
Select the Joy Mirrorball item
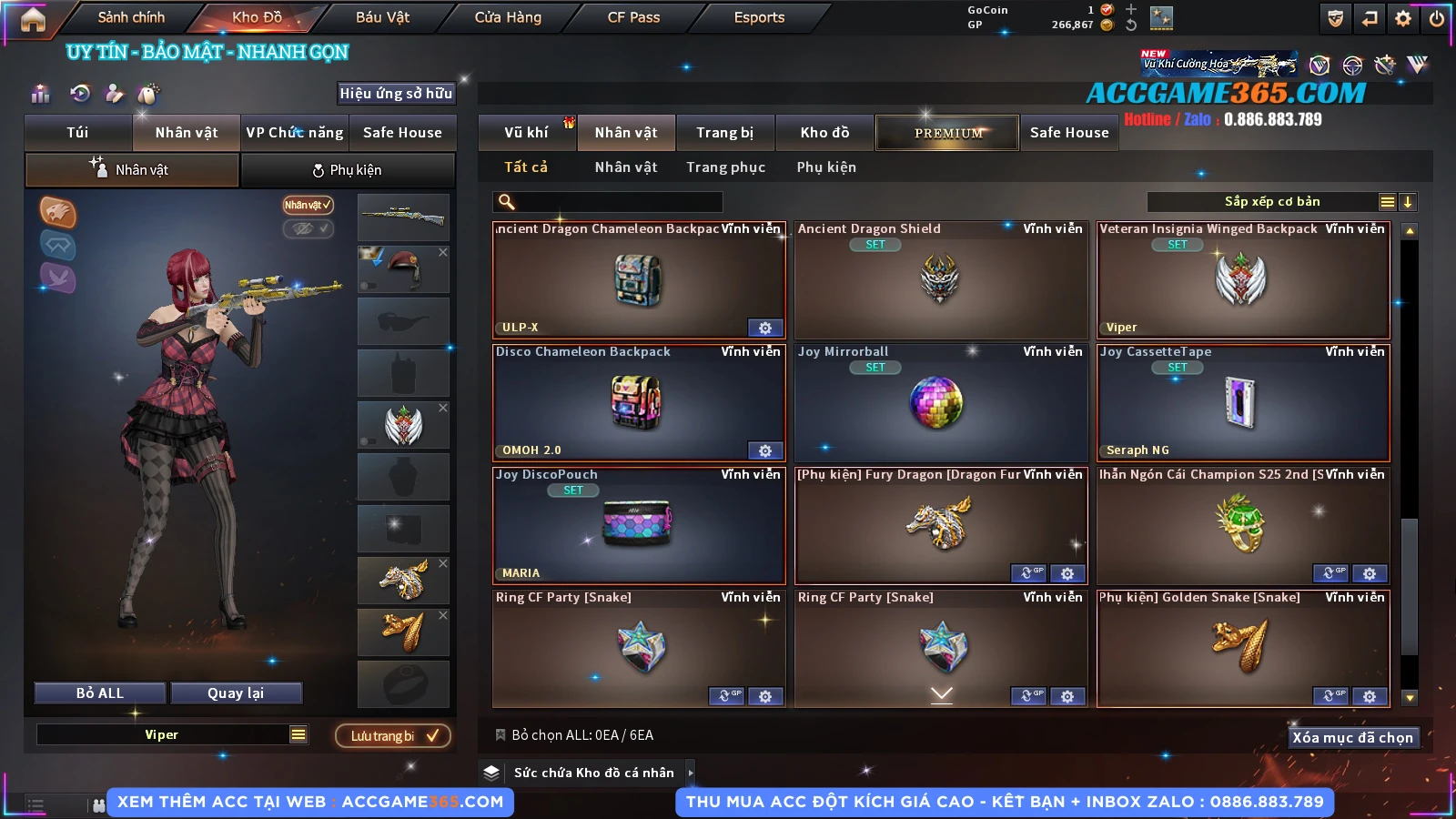941,402
